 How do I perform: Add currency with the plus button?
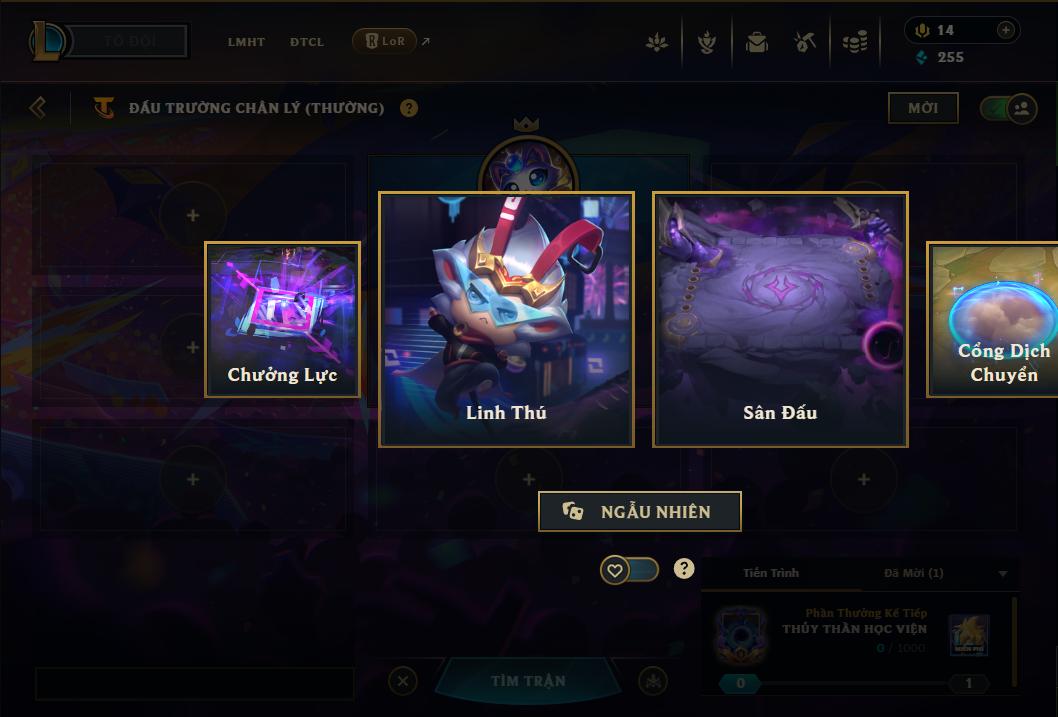[1006, 31]
